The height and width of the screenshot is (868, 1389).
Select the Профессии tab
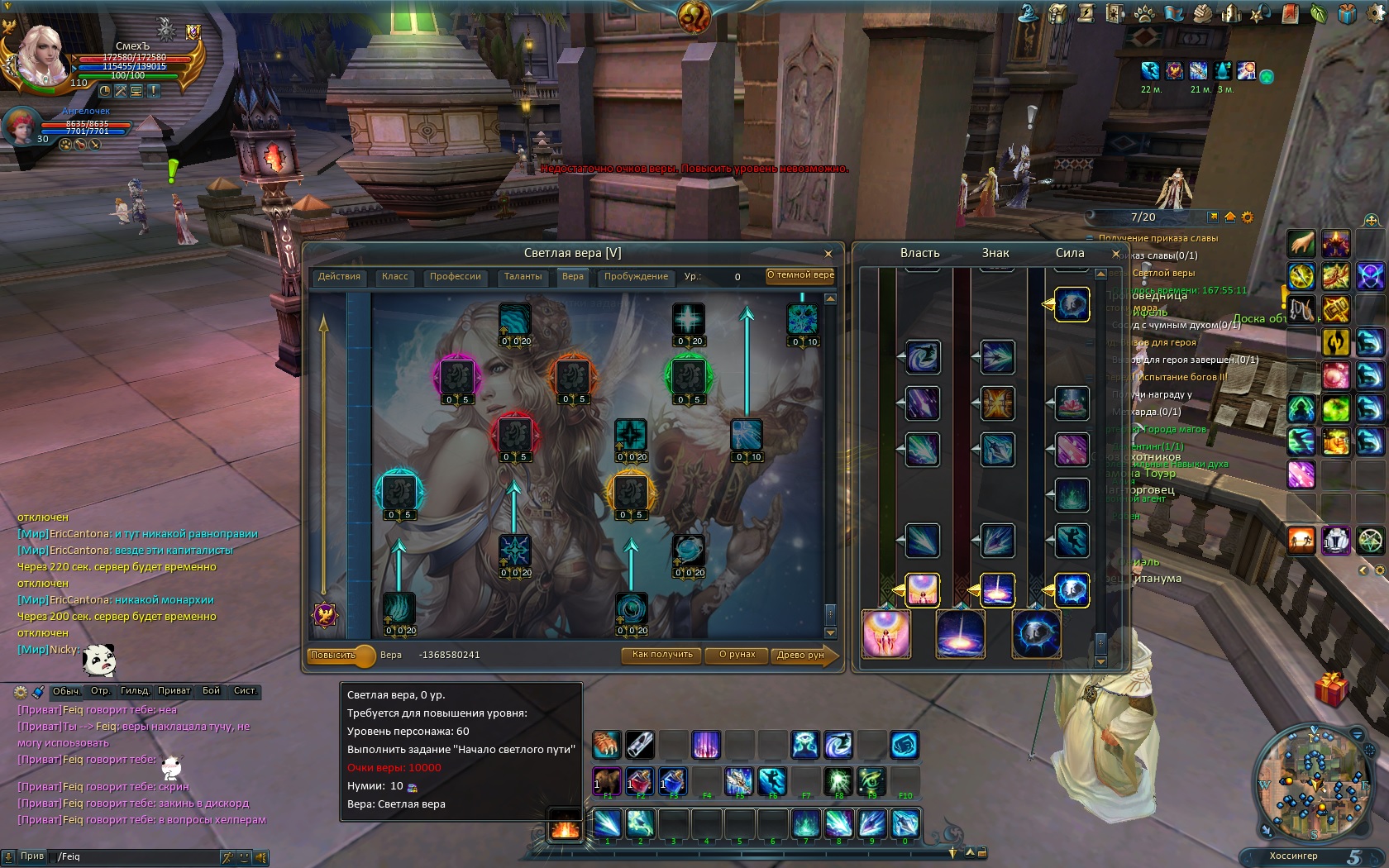(x=455, y=277)
